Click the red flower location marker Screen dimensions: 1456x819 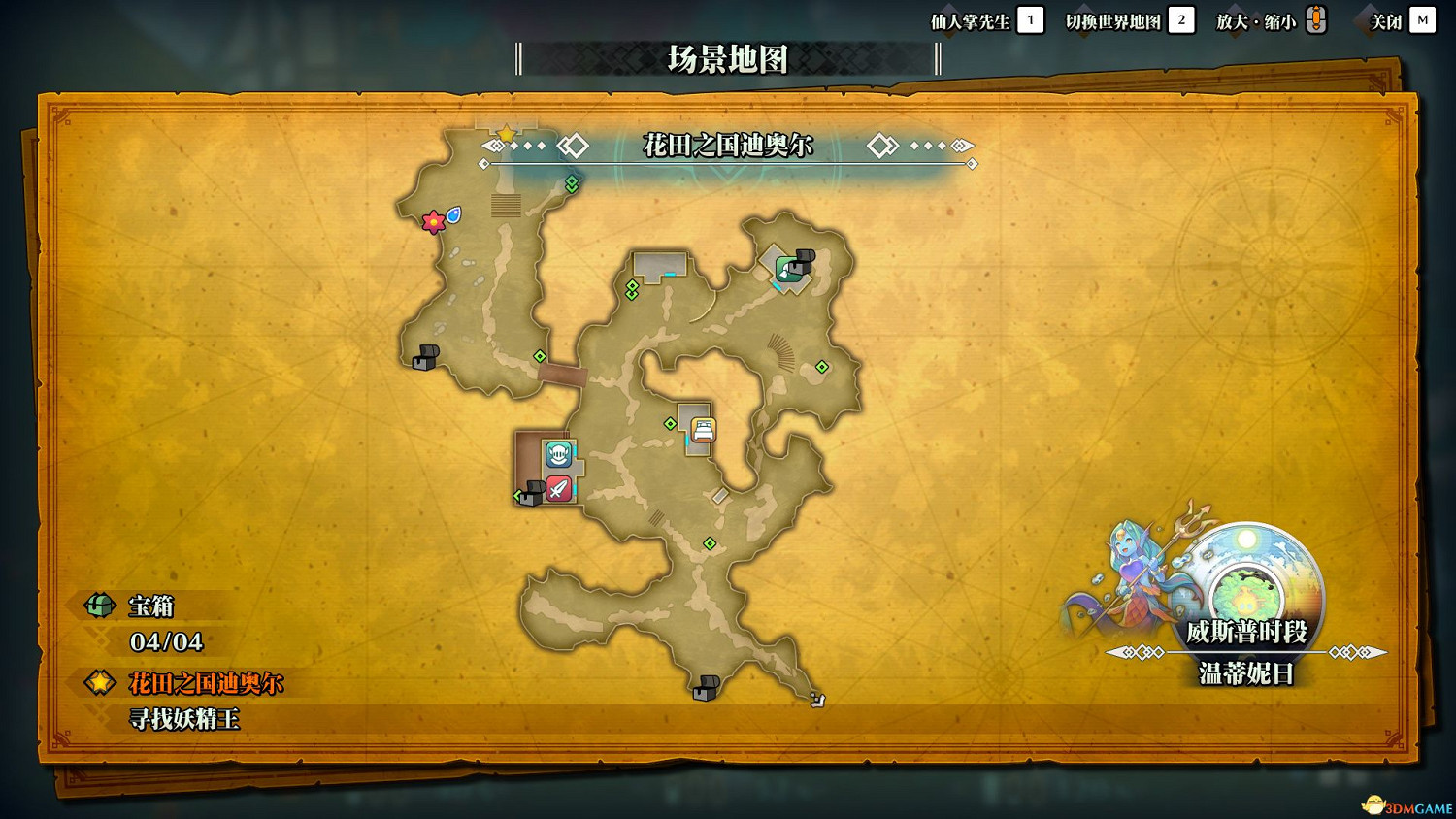point(433,221)
